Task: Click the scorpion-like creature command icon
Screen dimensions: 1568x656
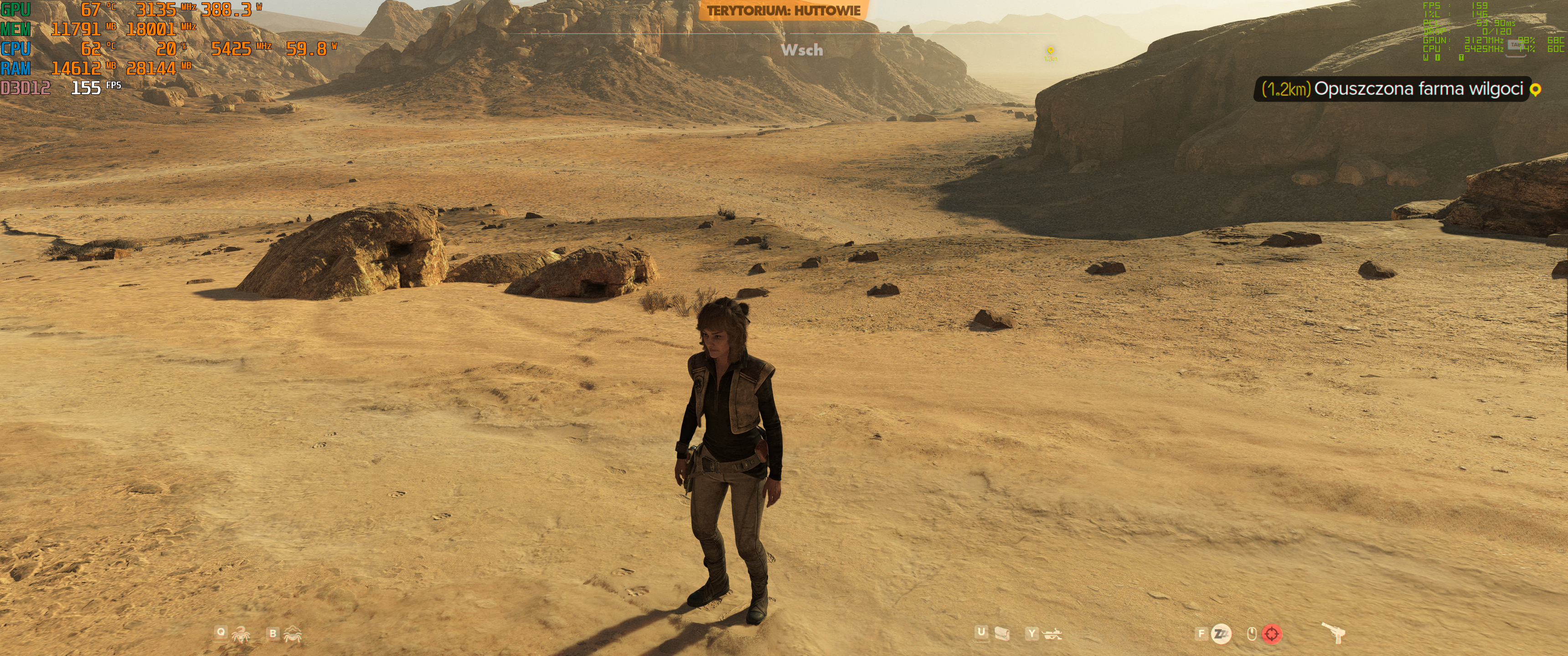Action: (241, 635)
